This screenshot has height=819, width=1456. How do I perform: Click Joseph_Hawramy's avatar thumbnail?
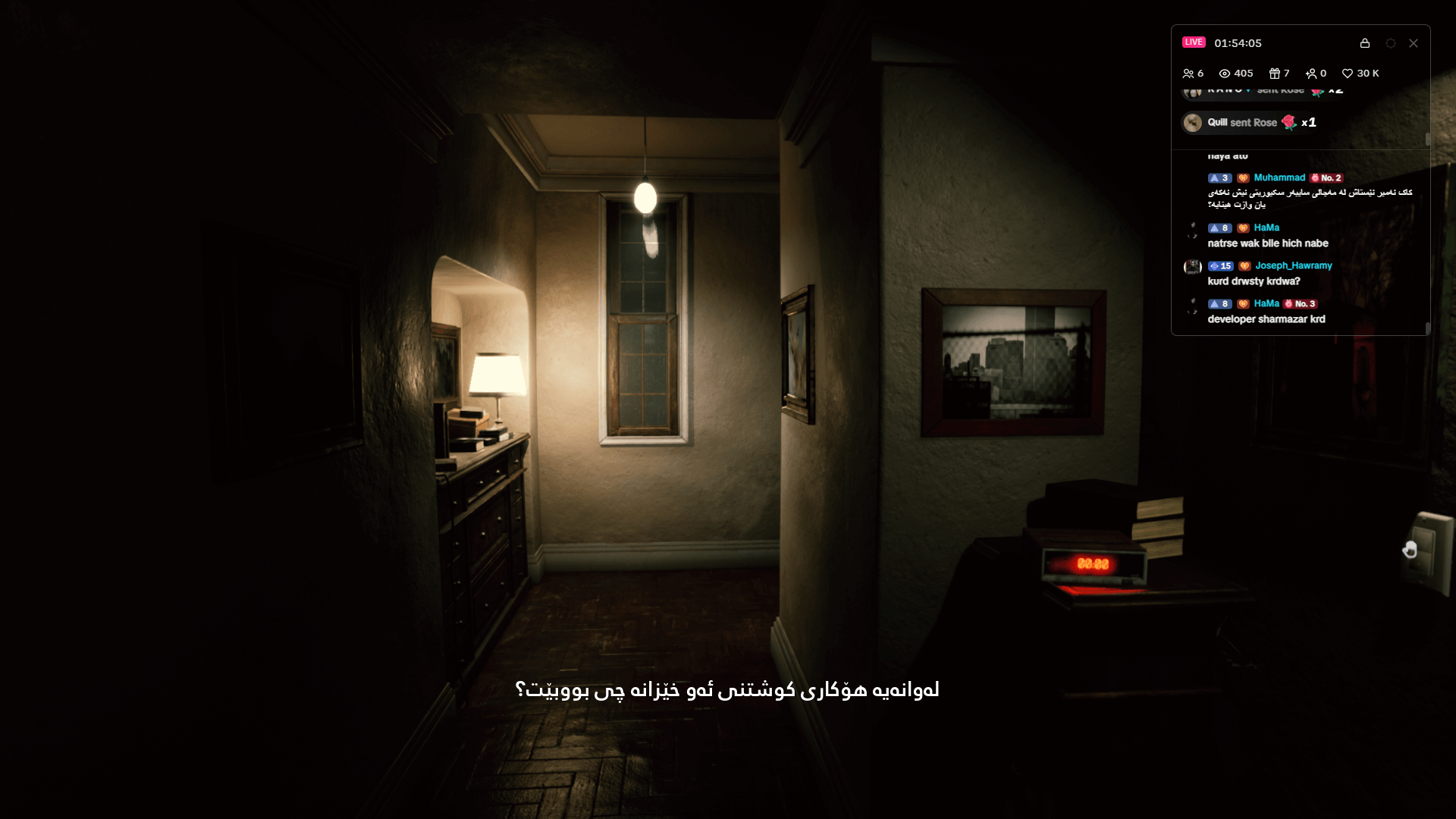1192,267
